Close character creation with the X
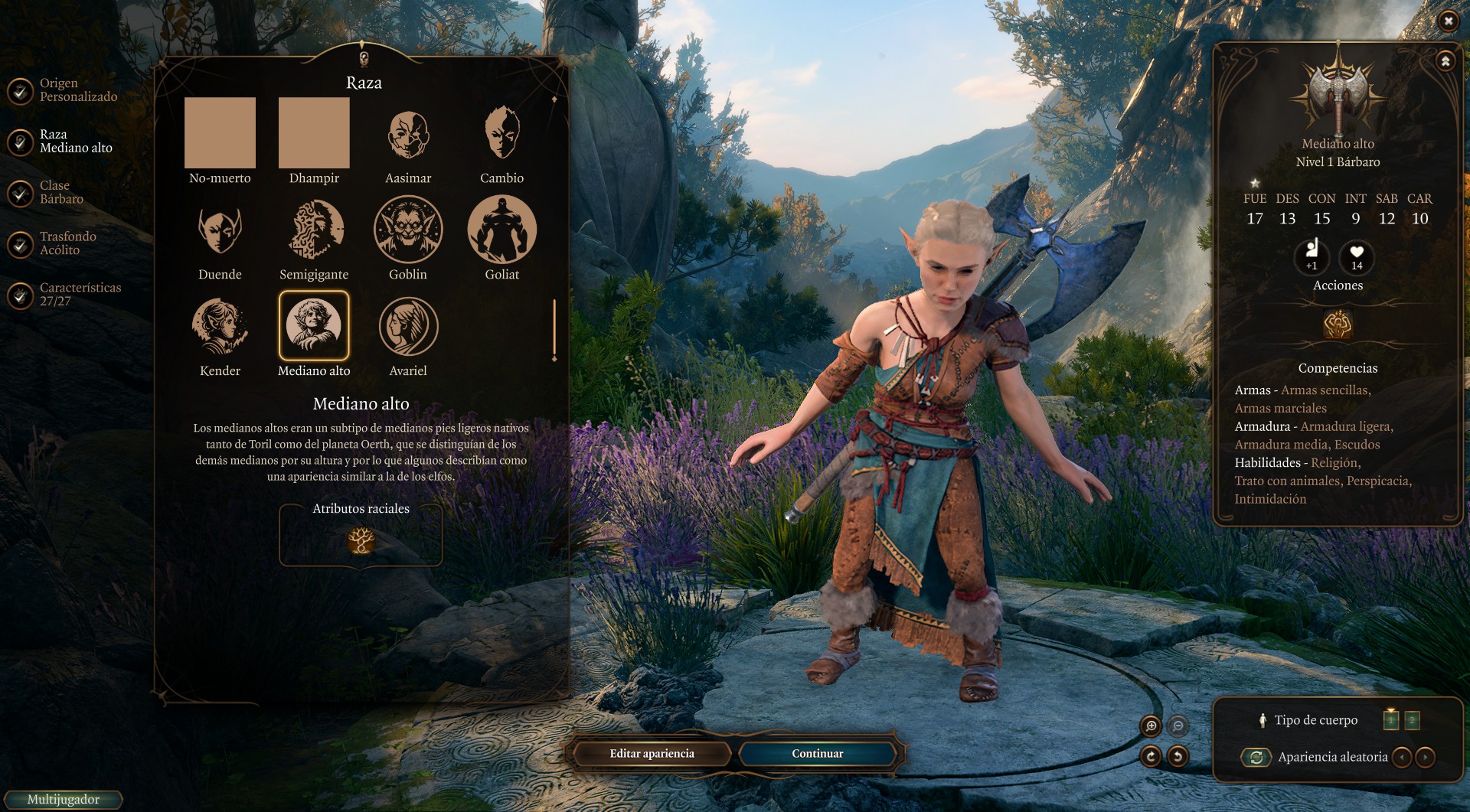 point(1448,21)
